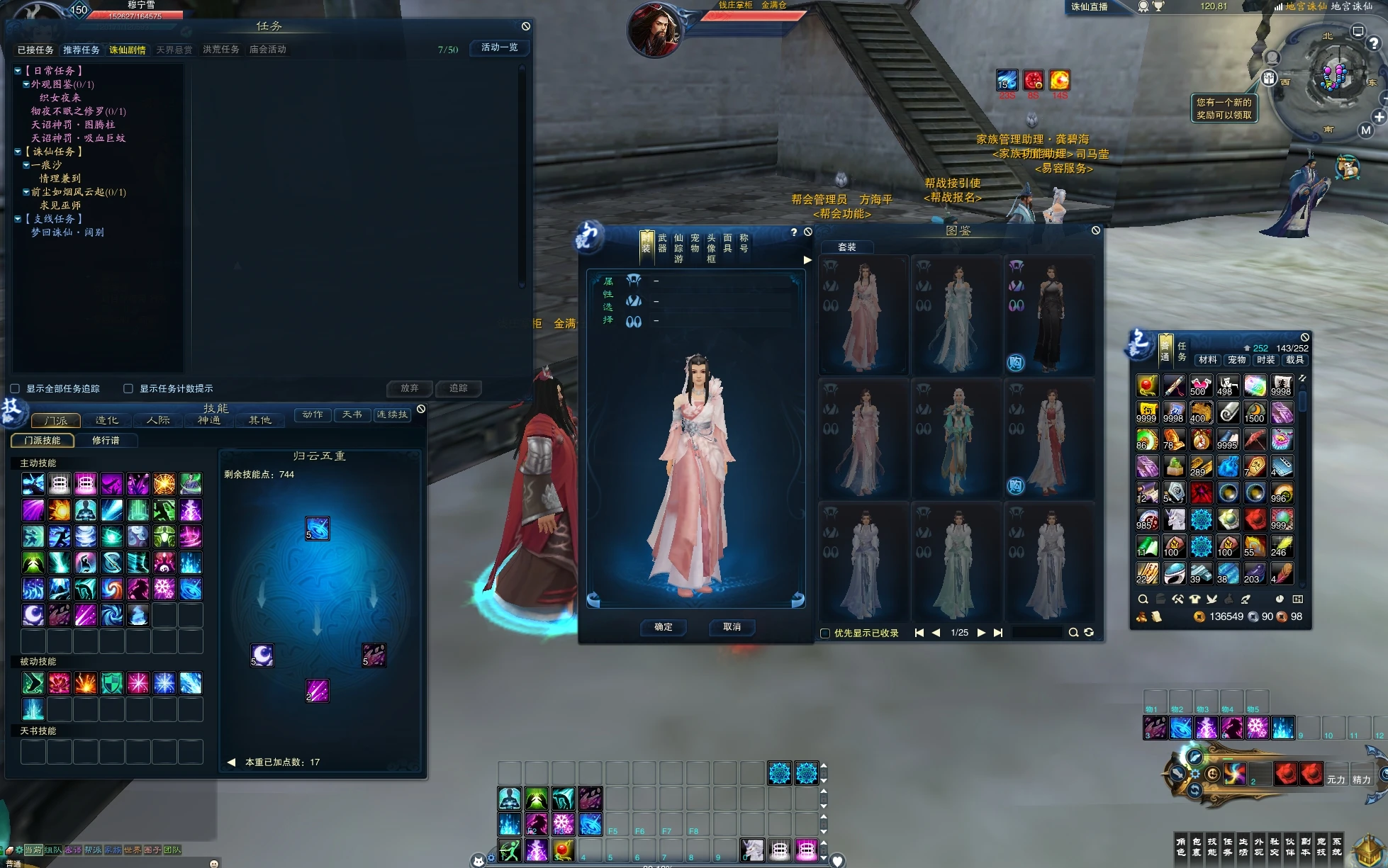Open the 修行谱 sub-tab

(106, 441)
